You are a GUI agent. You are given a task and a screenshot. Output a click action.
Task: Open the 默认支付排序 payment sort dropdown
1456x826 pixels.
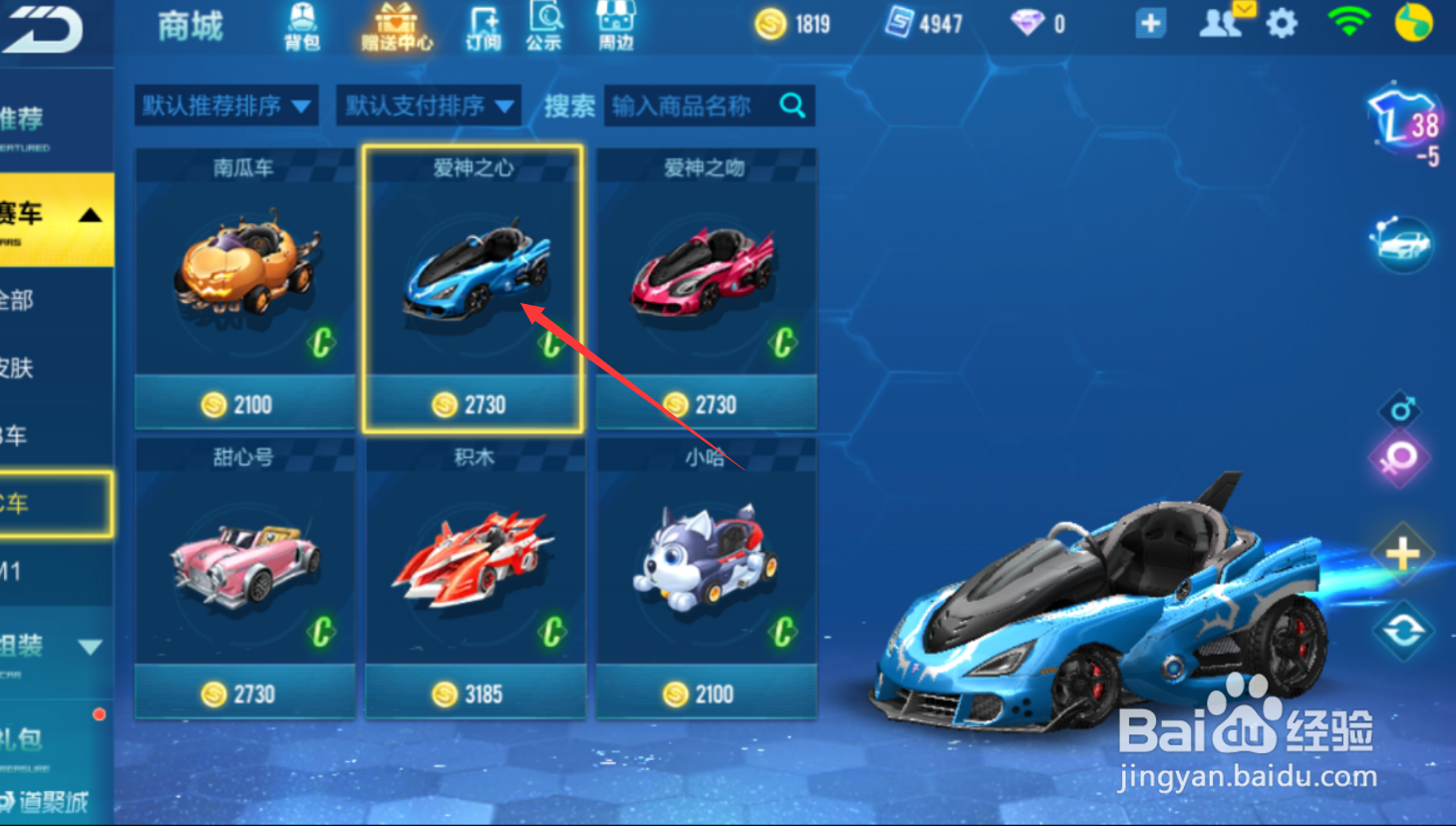pos(428,105)
